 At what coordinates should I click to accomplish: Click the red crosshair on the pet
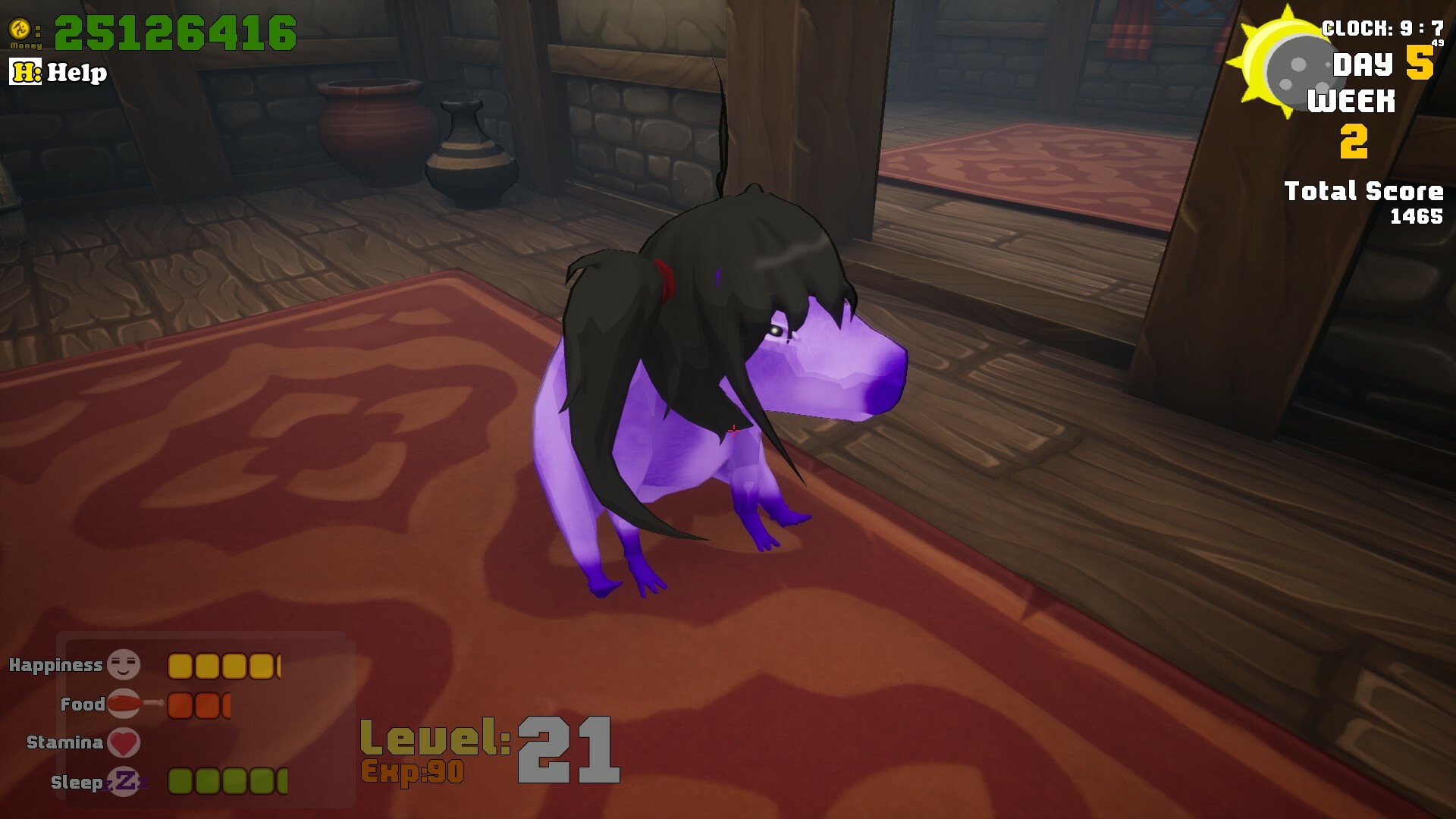pos(733,429)
